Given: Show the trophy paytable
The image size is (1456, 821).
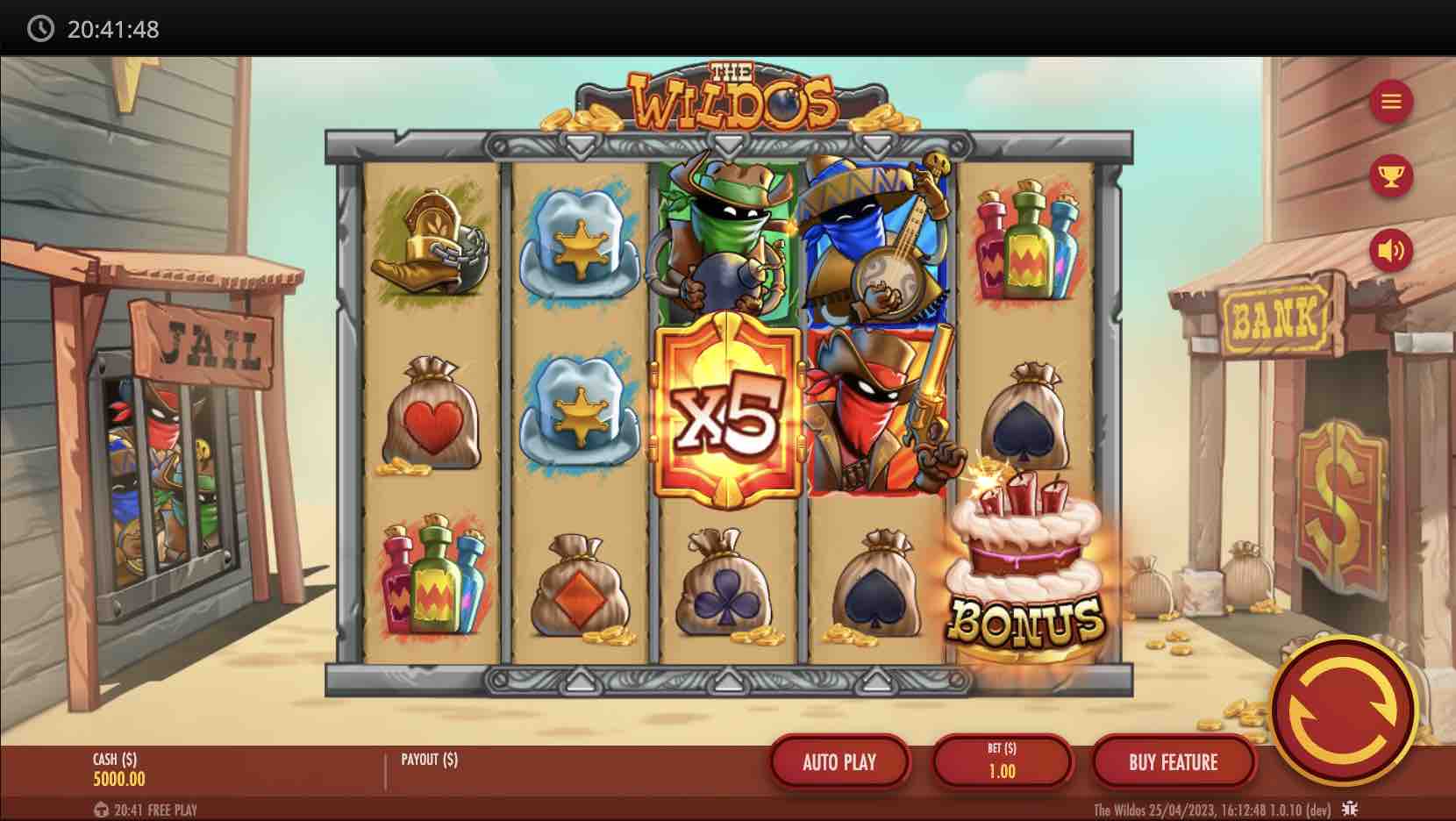Looking at the screenshot, I should click(1391, 176).
